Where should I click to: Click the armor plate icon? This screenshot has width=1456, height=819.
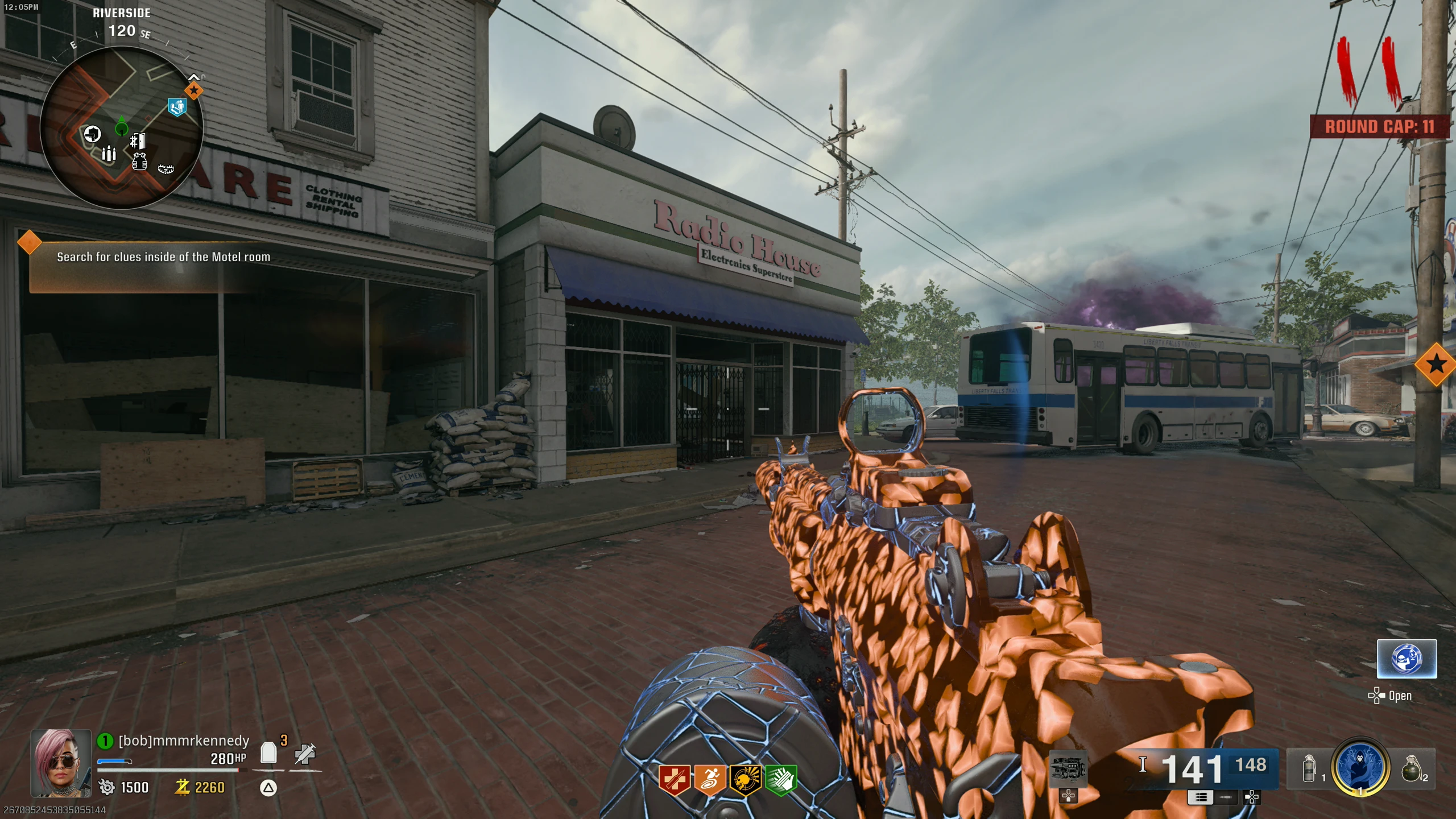click(x=268, y=753)
